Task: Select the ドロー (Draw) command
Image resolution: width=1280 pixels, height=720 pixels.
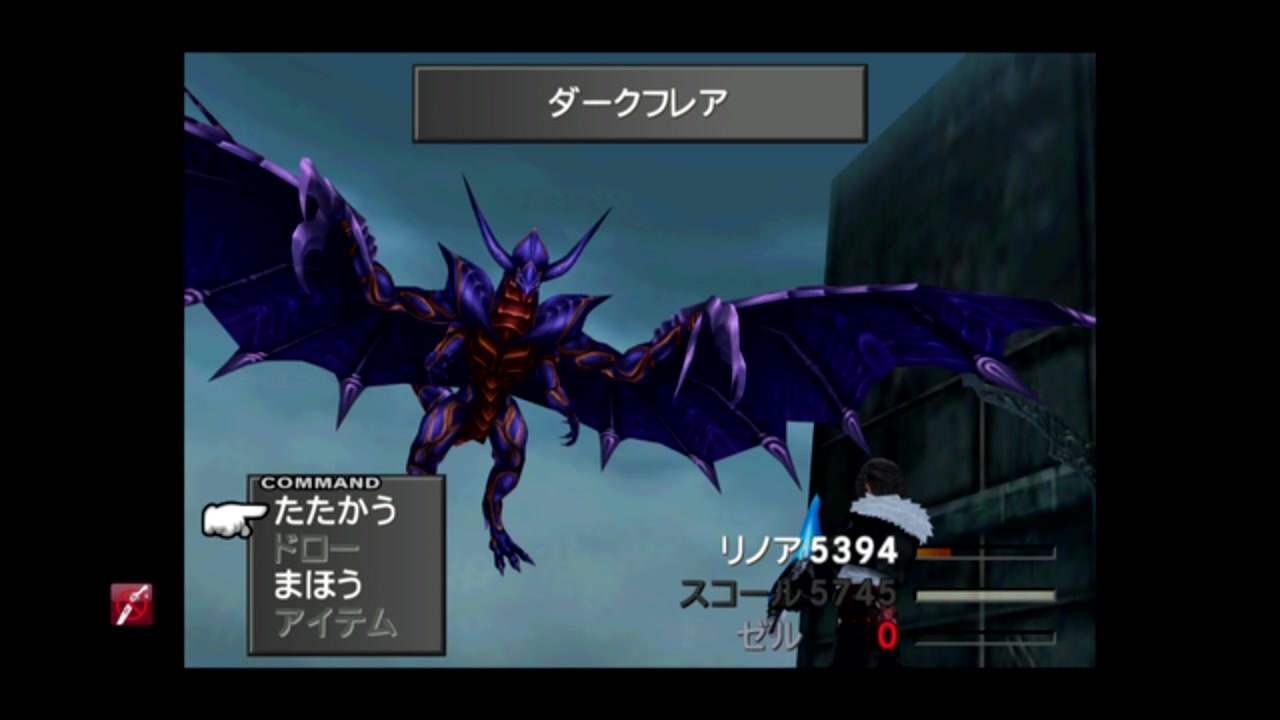Action: point(319,549)
